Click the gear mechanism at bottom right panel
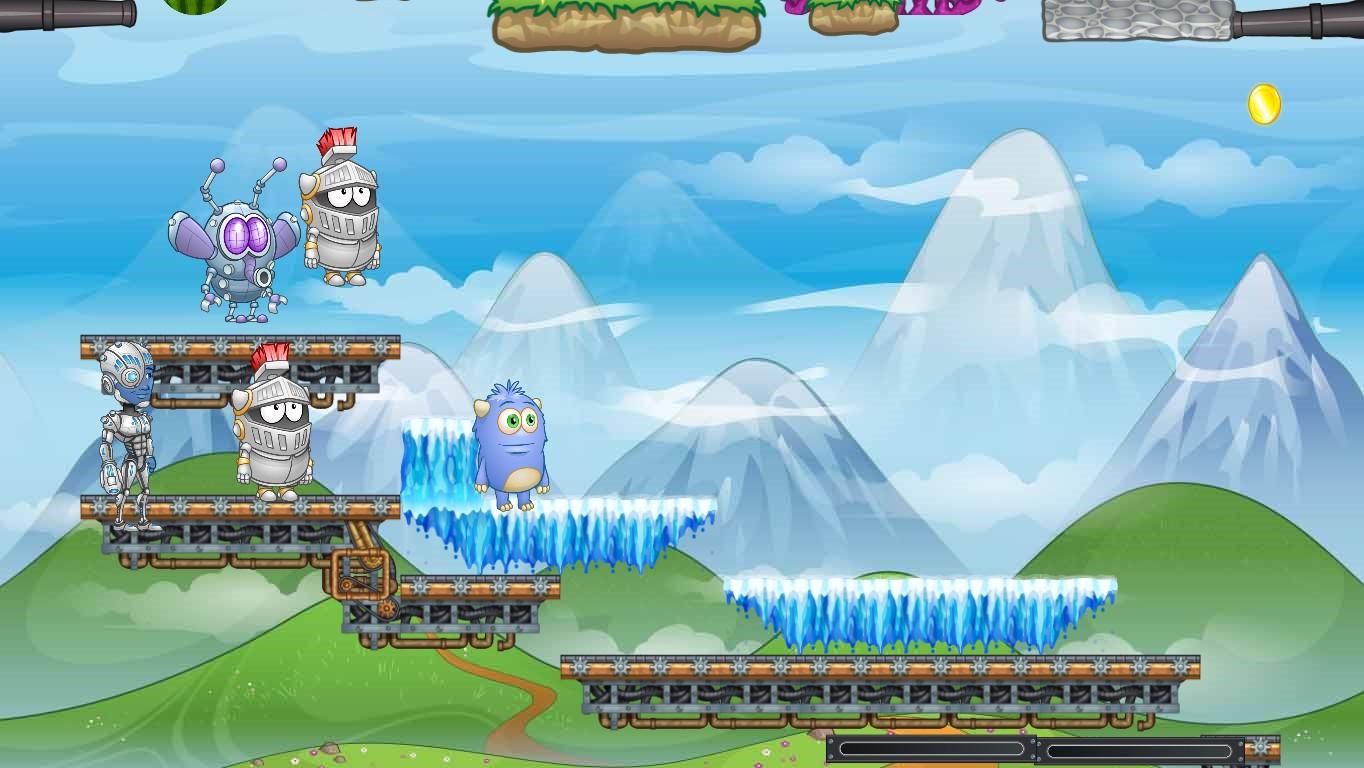 point(1262,745)
